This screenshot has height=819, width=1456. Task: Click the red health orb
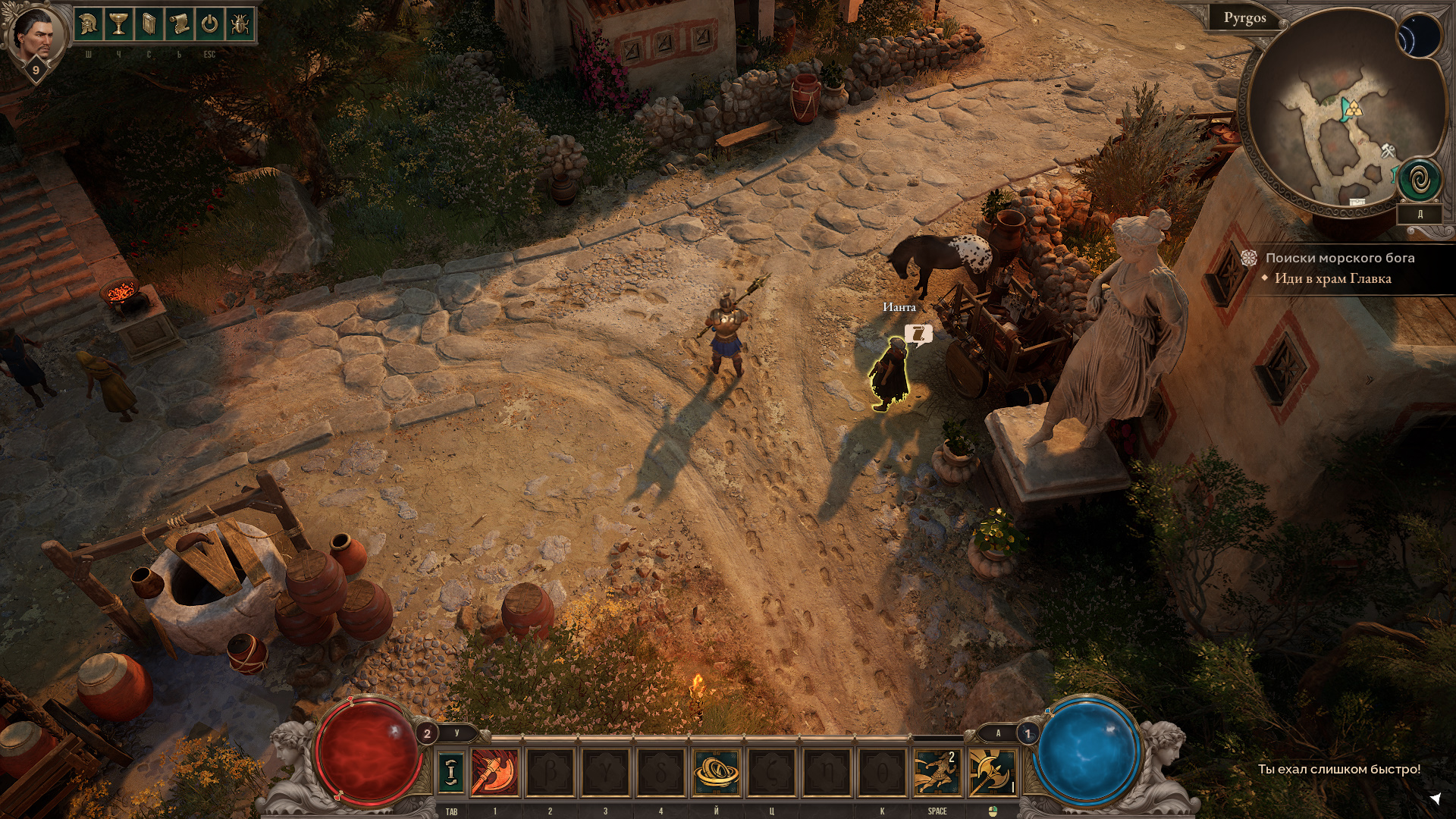369,752
